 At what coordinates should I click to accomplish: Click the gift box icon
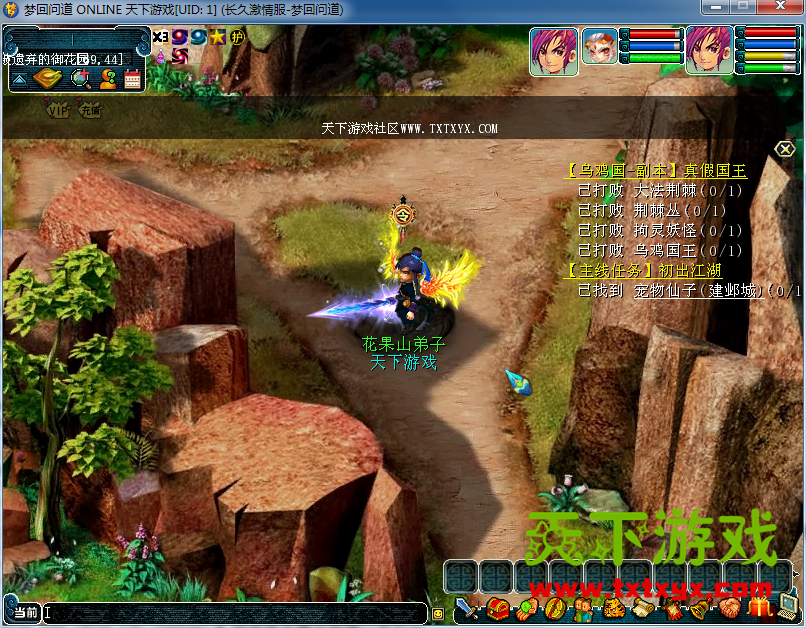(x=759, y=607)
